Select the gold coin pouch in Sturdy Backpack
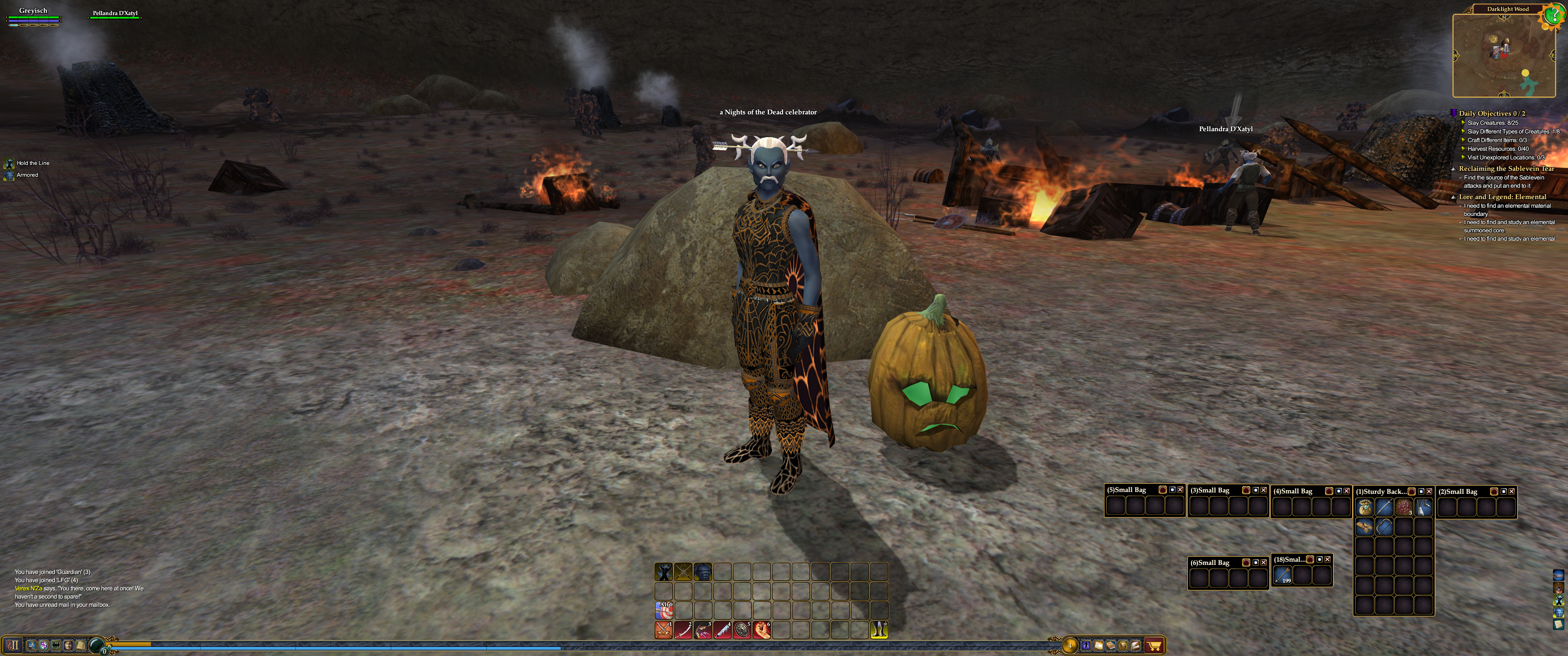This screenshot has width=1568, height=656. tap(1364, 507)
